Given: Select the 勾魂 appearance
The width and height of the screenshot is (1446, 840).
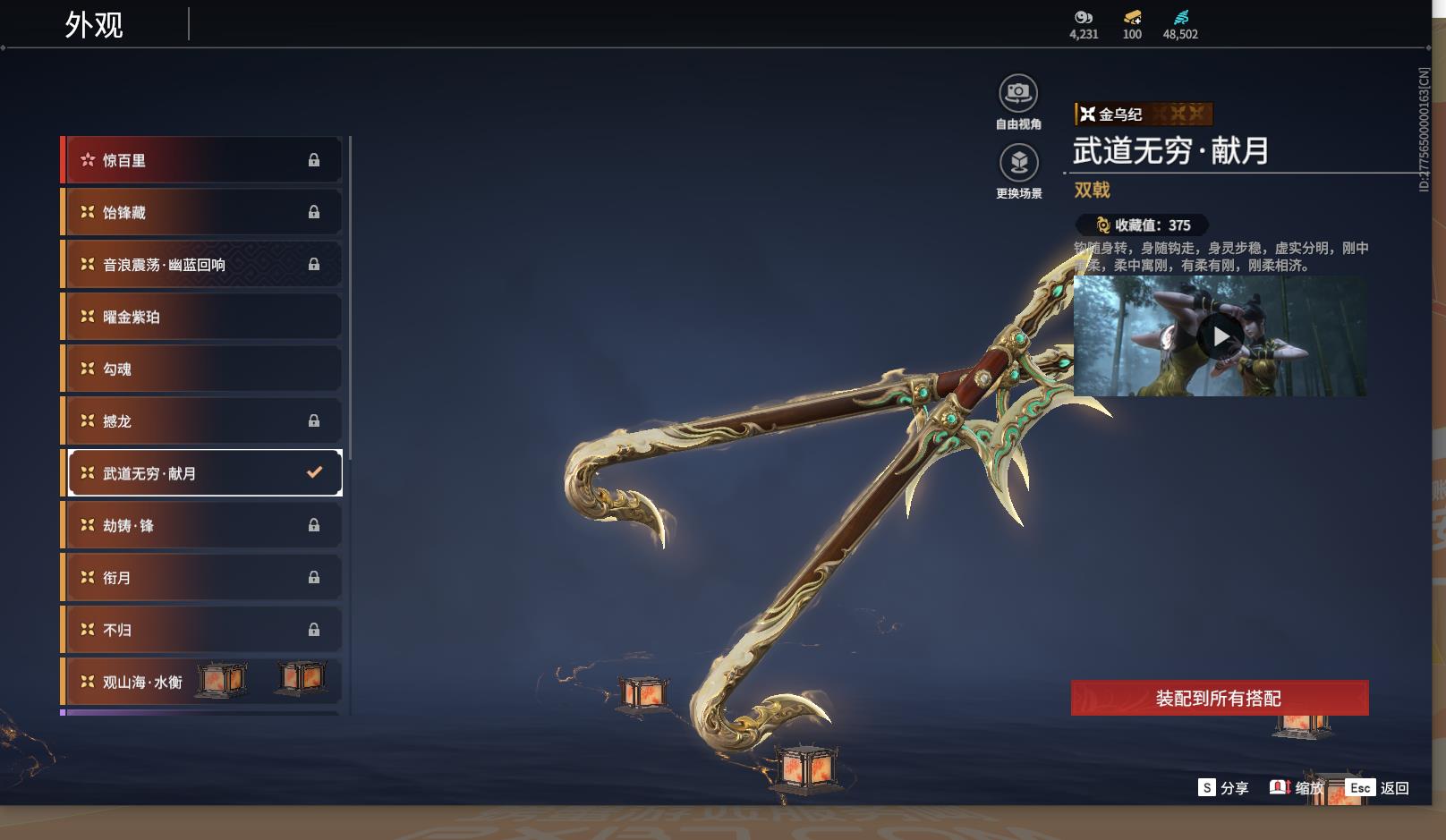Looking at the screenshot, I should (x=202, y=369).
